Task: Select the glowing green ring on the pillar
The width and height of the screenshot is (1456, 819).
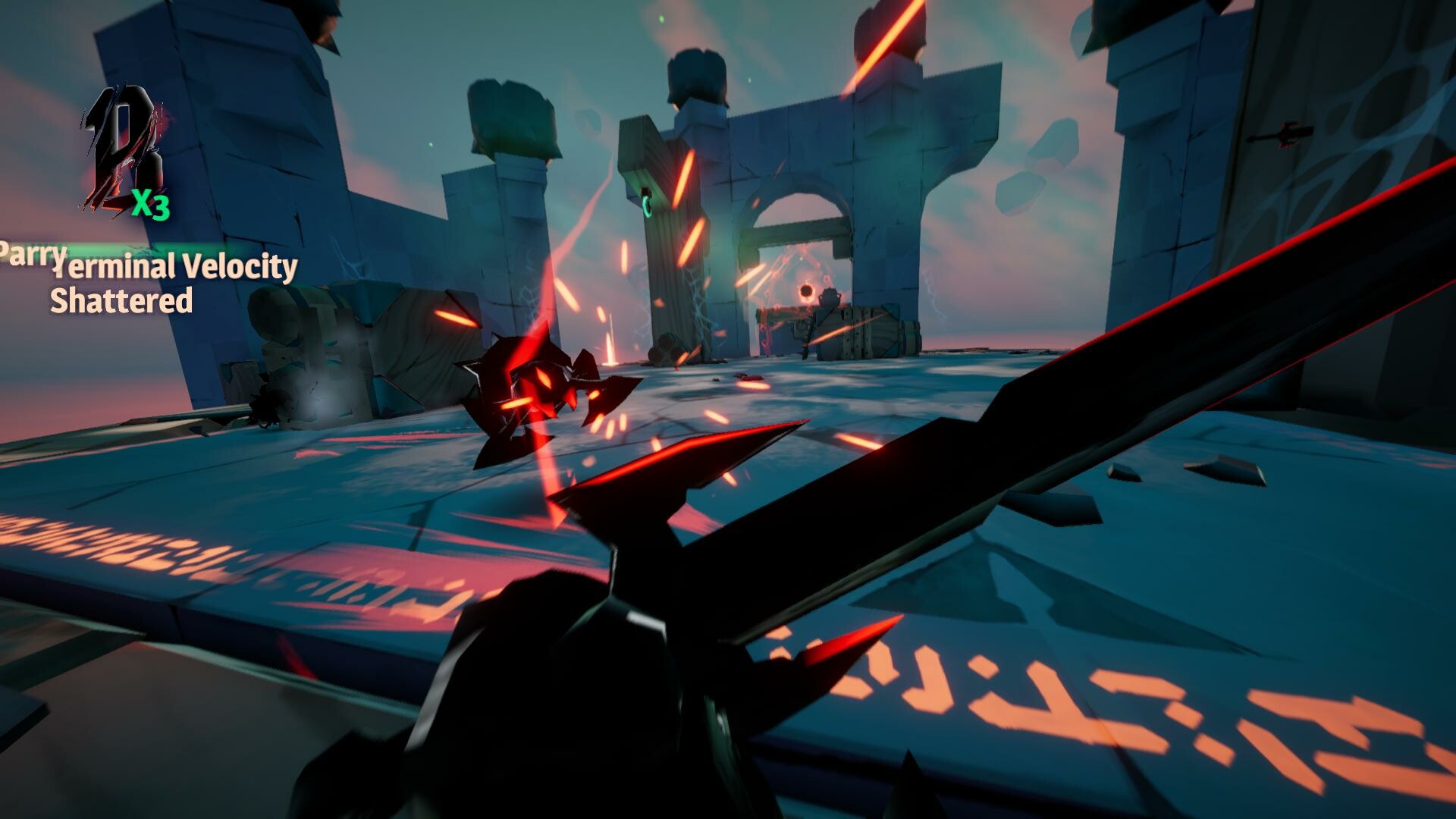Action: [x=647, y=204]
